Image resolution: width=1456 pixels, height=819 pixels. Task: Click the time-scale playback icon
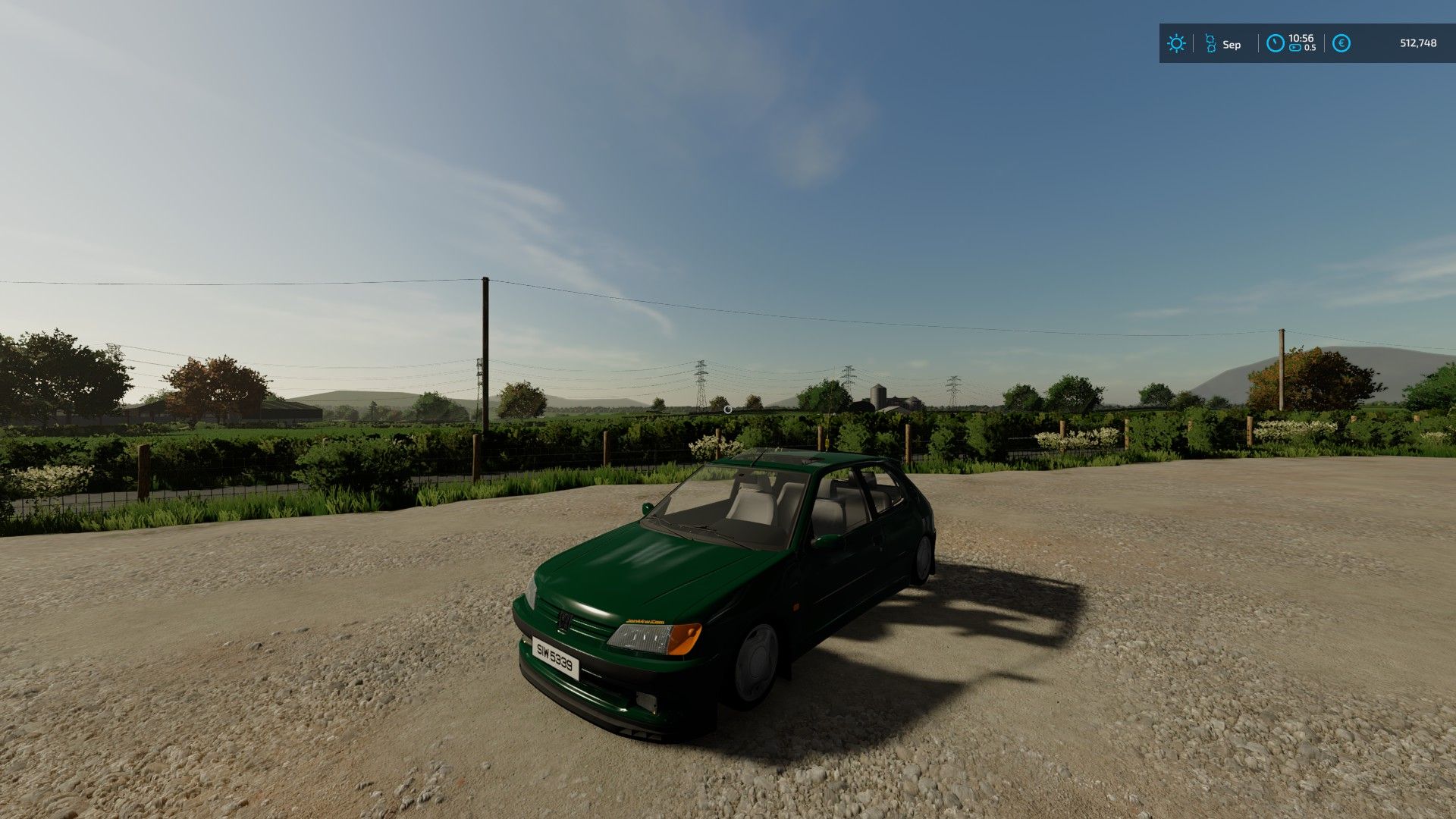pos(1294,47)
